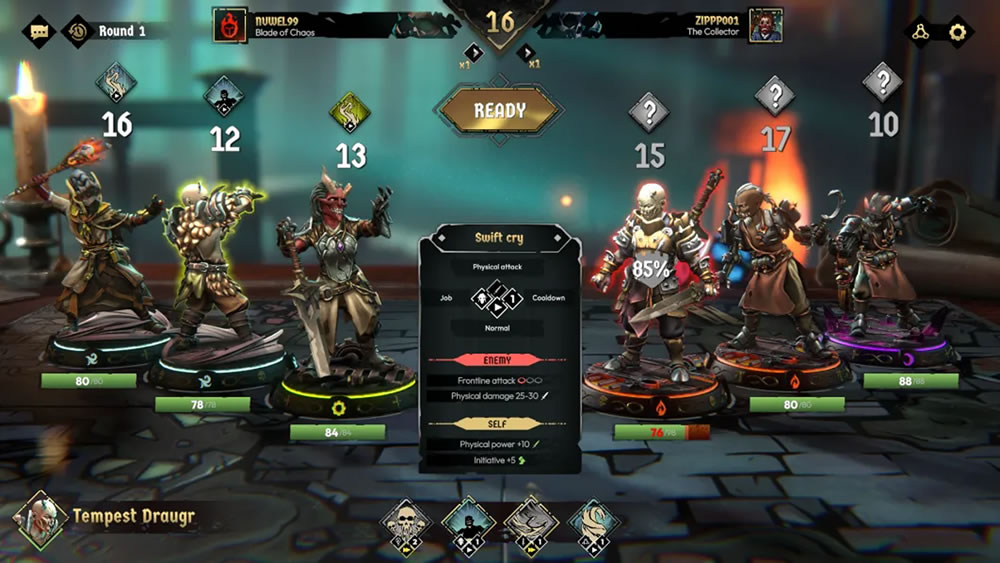Open the settings gear icon
This screenshot has width=1000, height=563.
(x=958, y=32)
